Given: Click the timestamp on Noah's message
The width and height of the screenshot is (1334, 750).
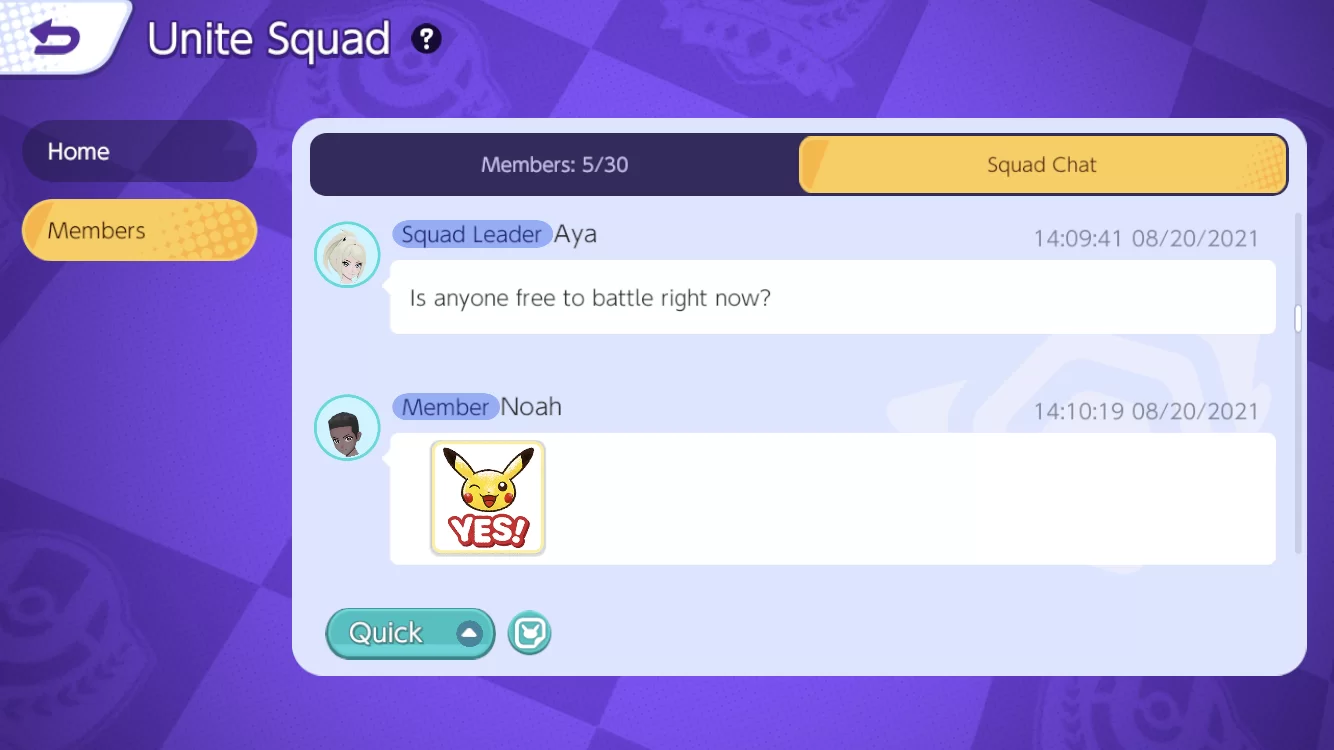Looking at the screenshot, I should pos(1146,410).
